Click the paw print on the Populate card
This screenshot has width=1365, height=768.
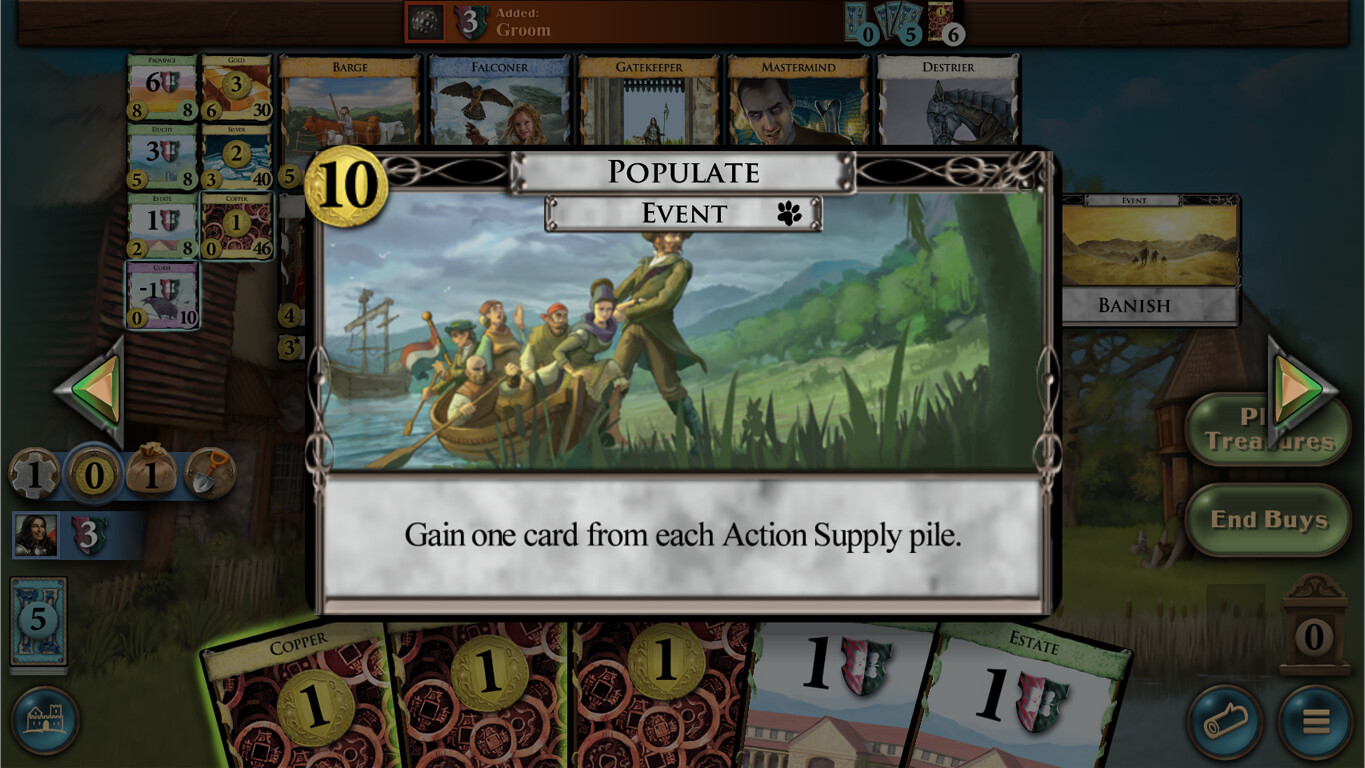787,213
